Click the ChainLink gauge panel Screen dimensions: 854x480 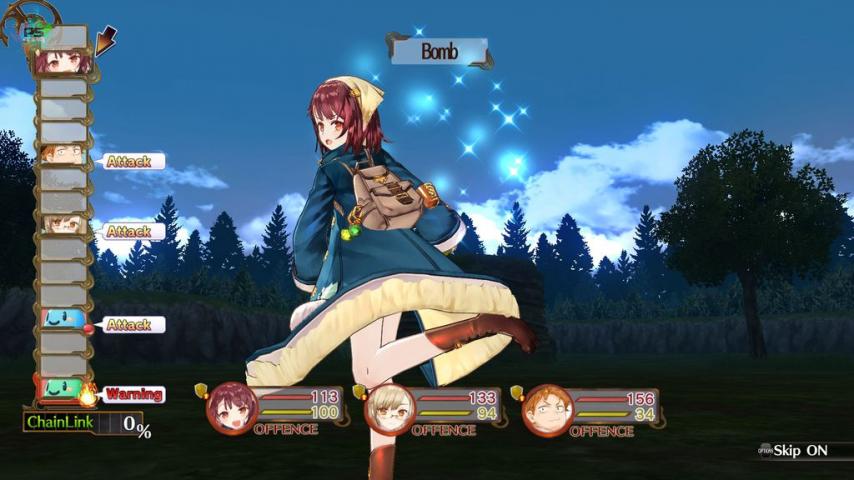pyautogui.click(x=84, y=423)
